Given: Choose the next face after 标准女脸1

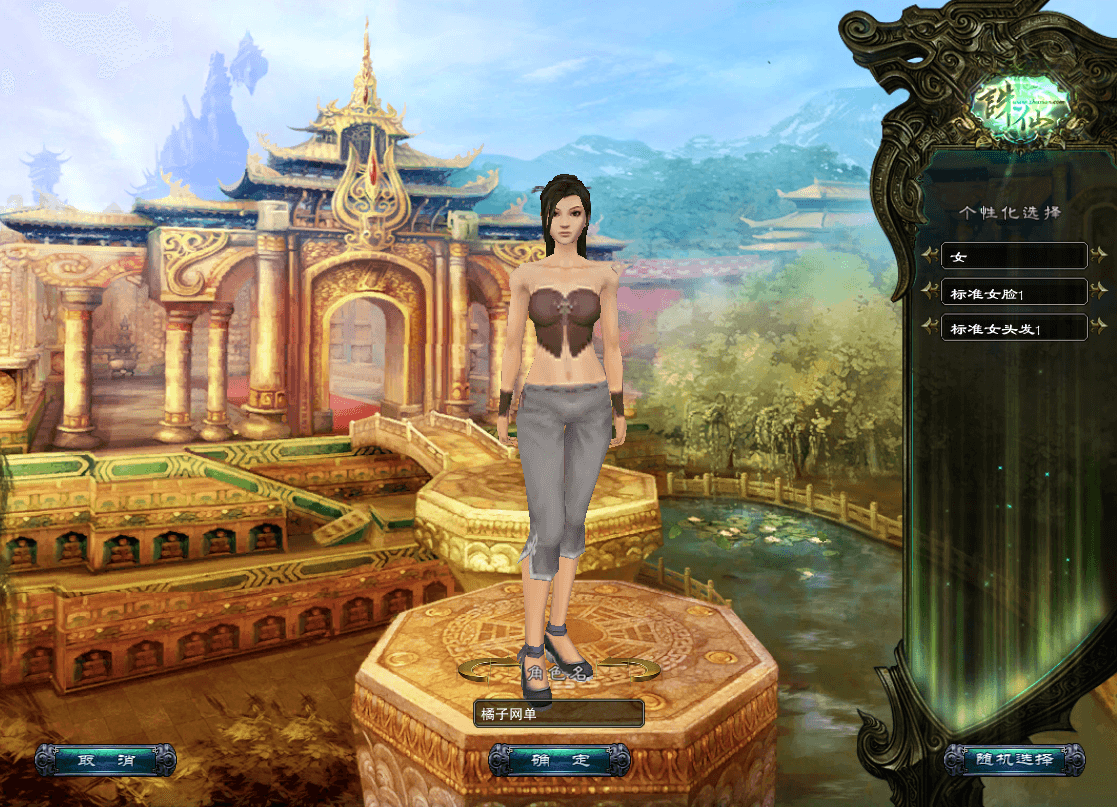Looking at the screenshot, I should tap(1098, 291).
